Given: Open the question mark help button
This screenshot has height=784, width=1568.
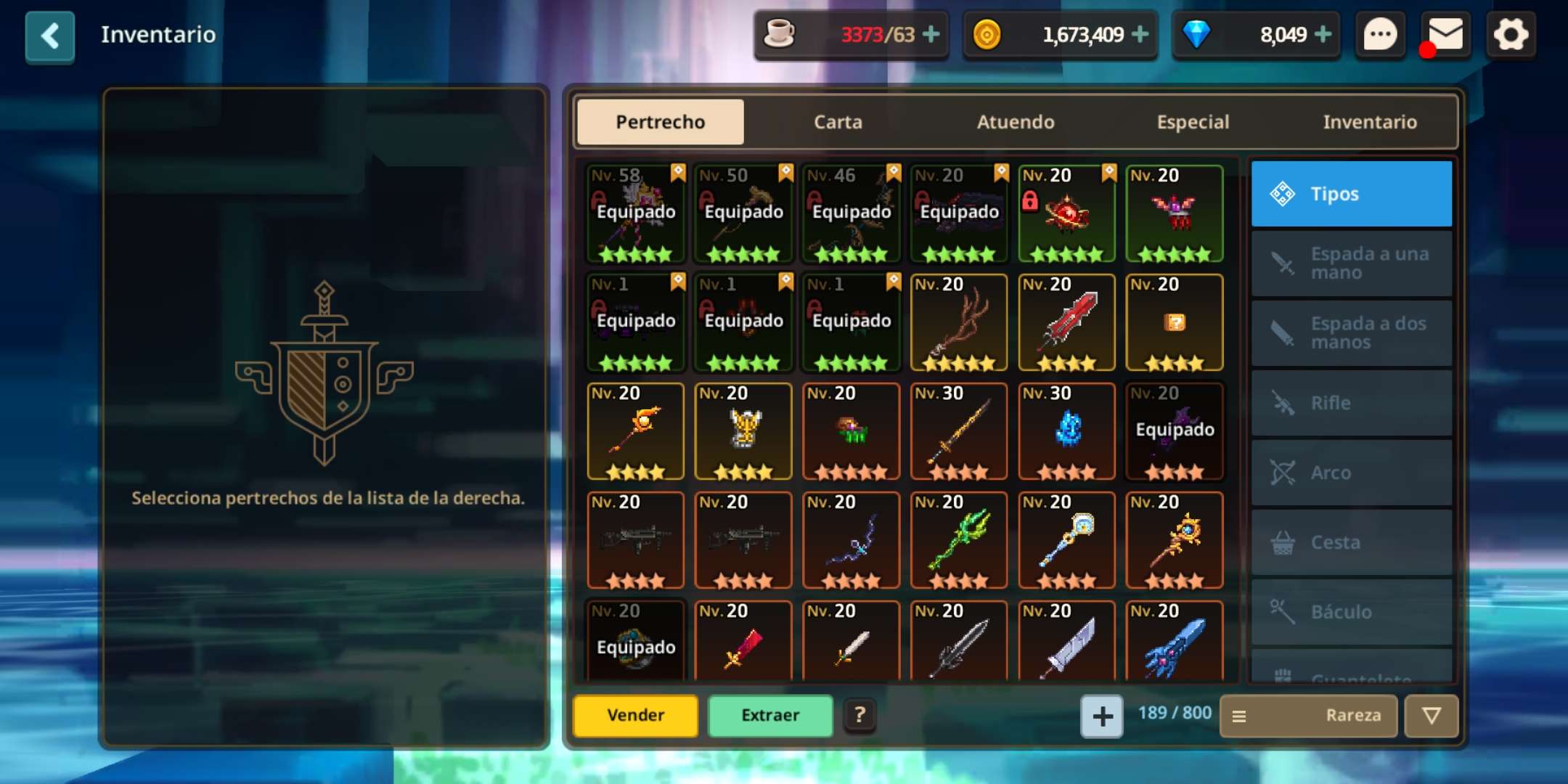Looking at the screenshot, I should [859, 716].
